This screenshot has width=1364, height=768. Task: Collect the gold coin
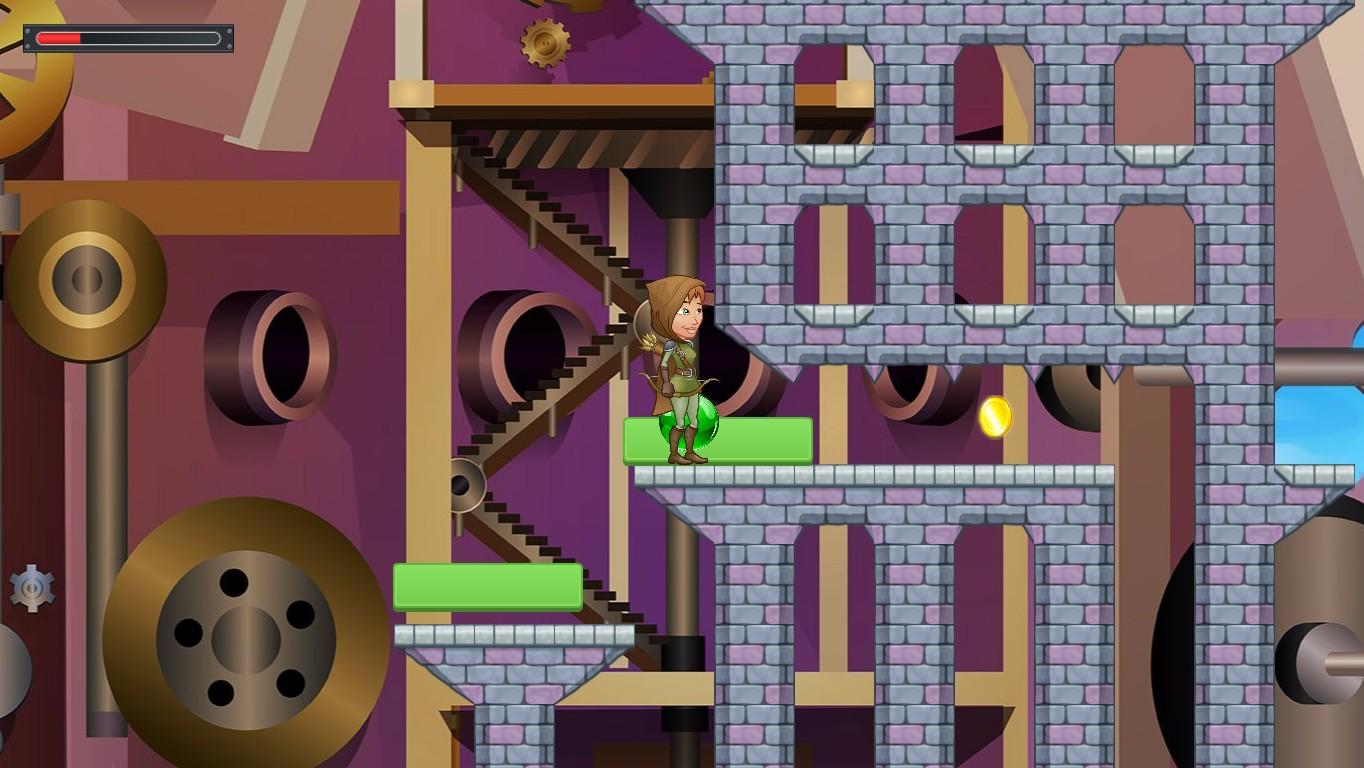pyautogui.click(x=996, y=419)
